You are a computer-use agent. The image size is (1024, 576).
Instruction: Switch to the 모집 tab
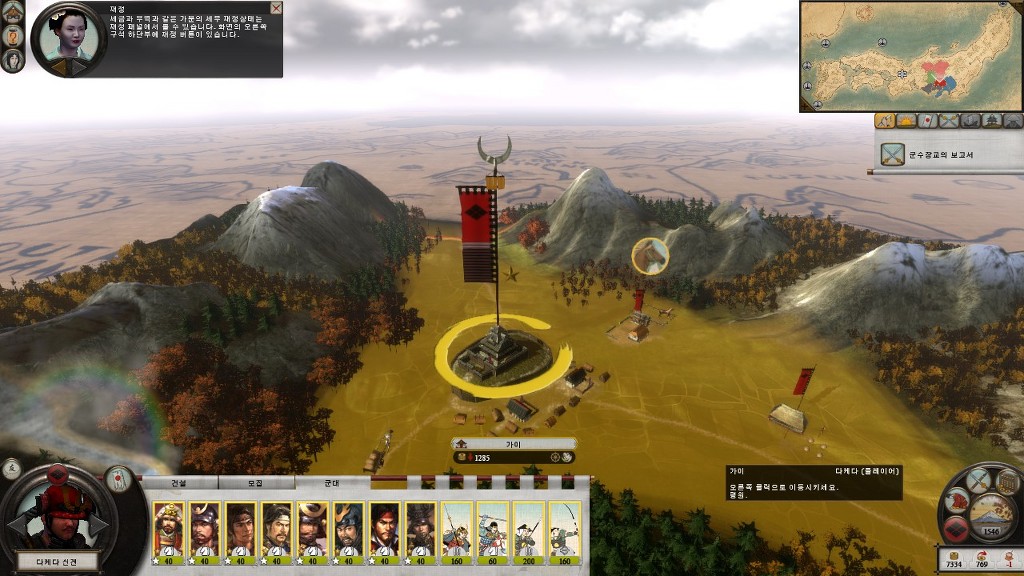(x=255, y=482)
